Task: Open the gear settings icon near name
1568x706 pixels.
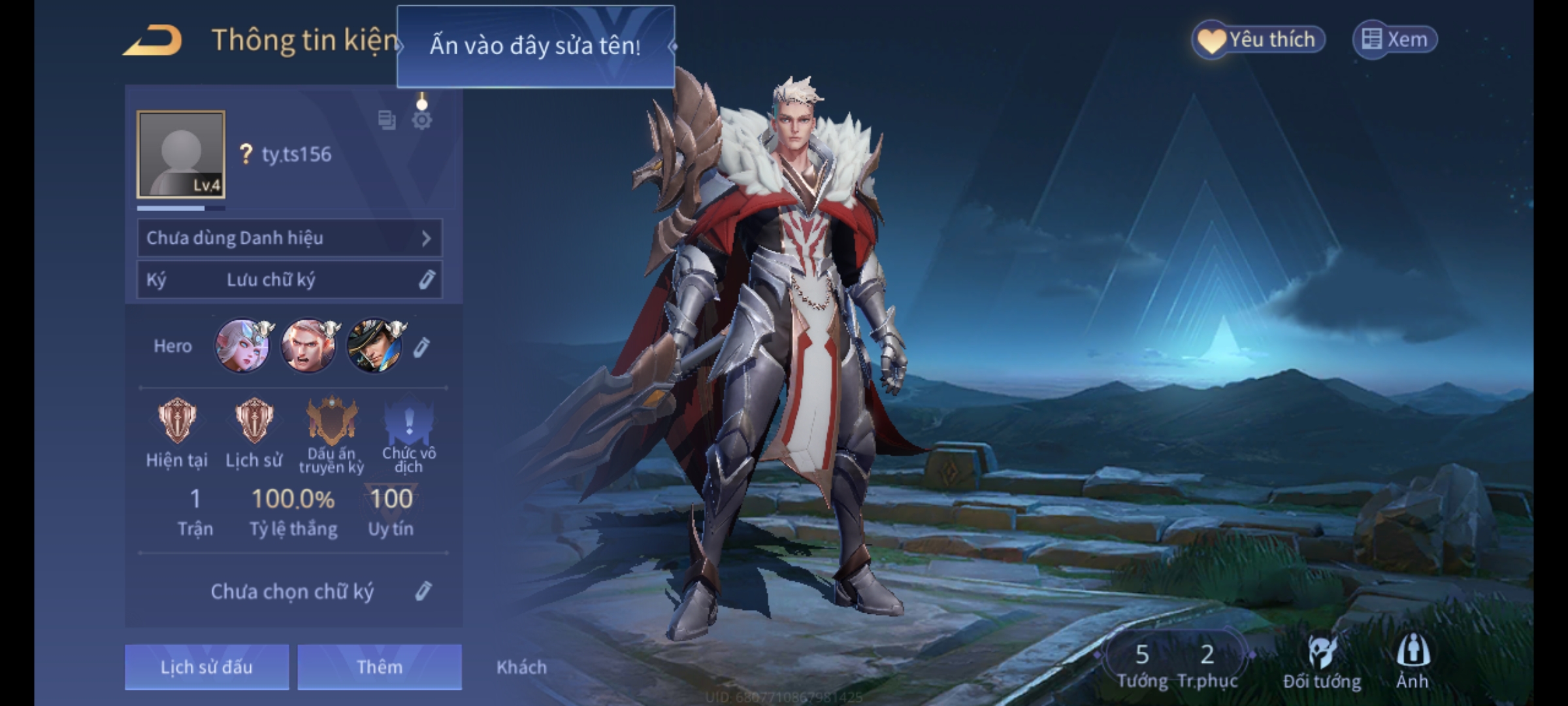Action: tap(422, 120)
